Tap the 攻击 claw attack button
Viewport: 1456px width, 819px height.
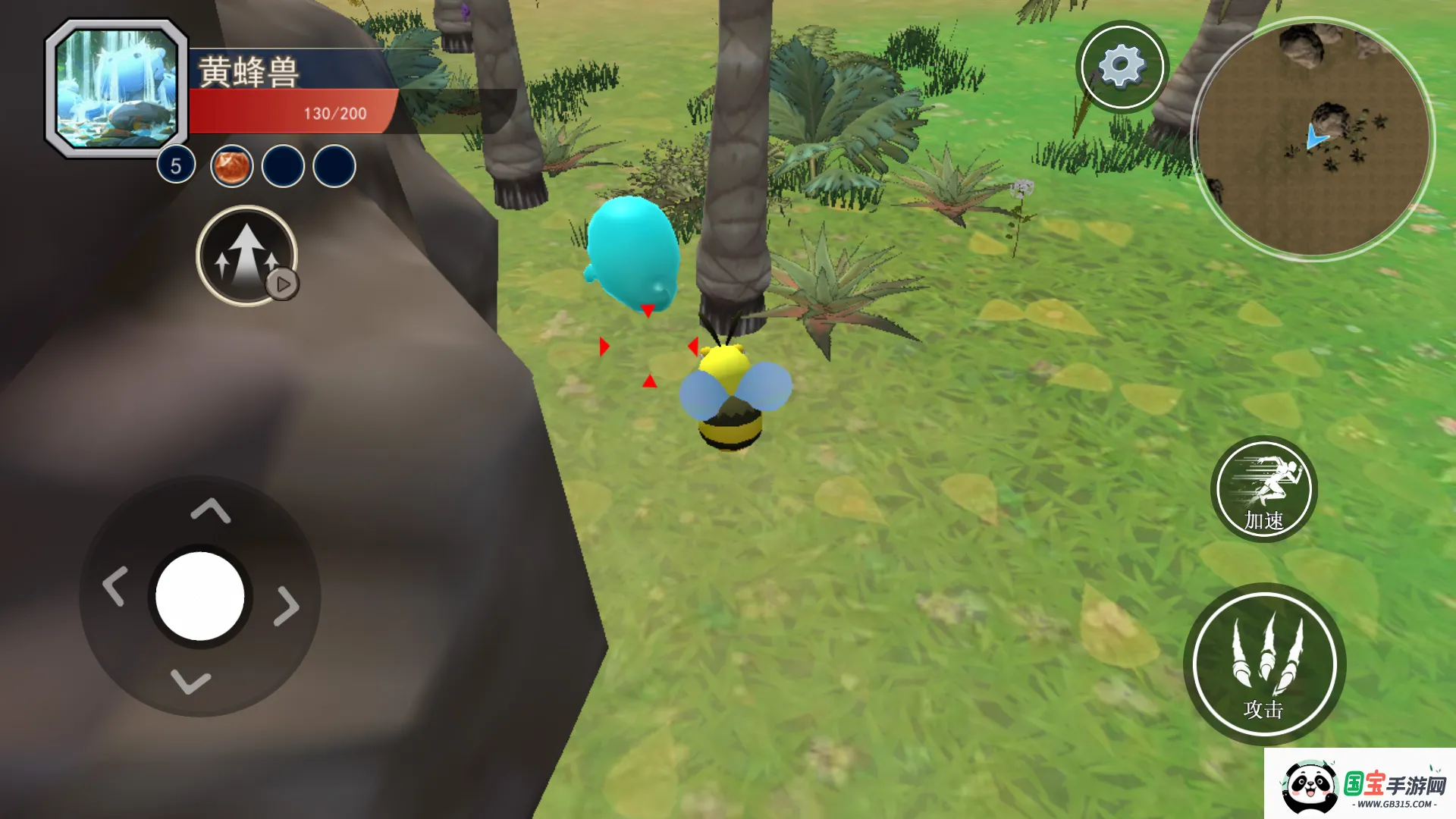[x=1264, y=664]
